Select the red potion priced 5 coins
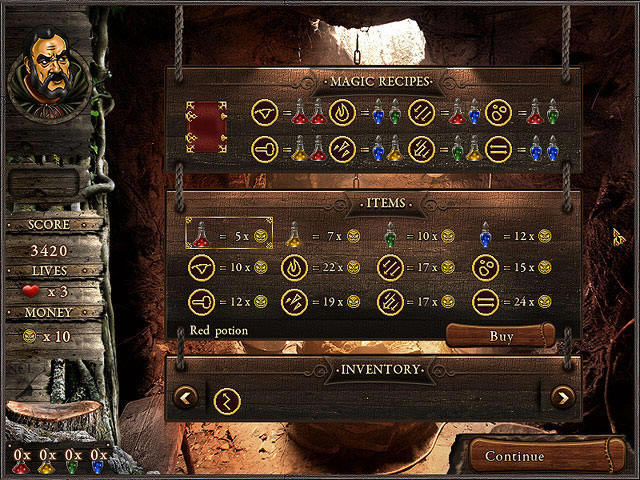 click(201, 234)
